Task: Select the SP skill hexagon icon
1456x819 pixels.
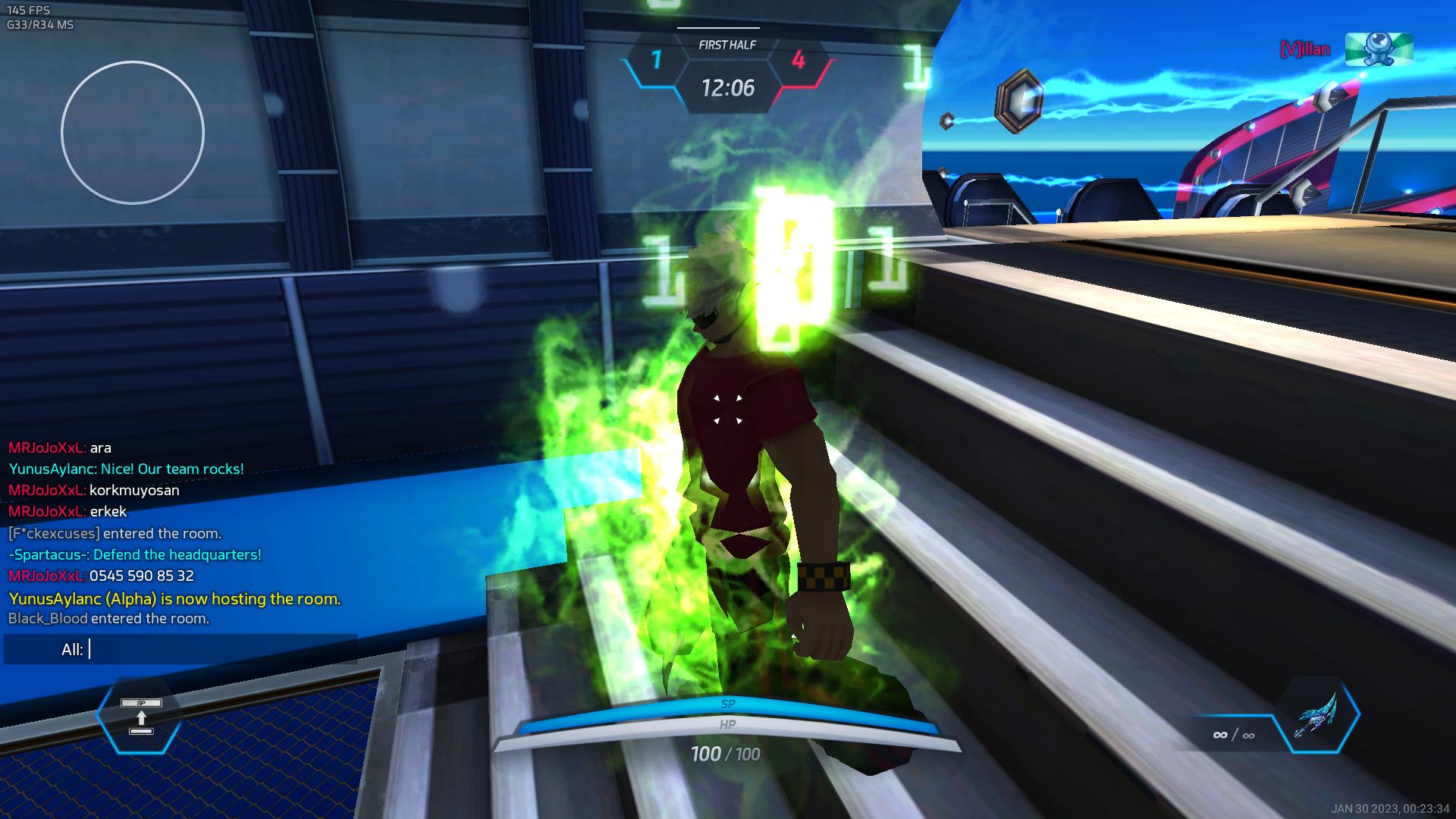Action: point(140,717)
